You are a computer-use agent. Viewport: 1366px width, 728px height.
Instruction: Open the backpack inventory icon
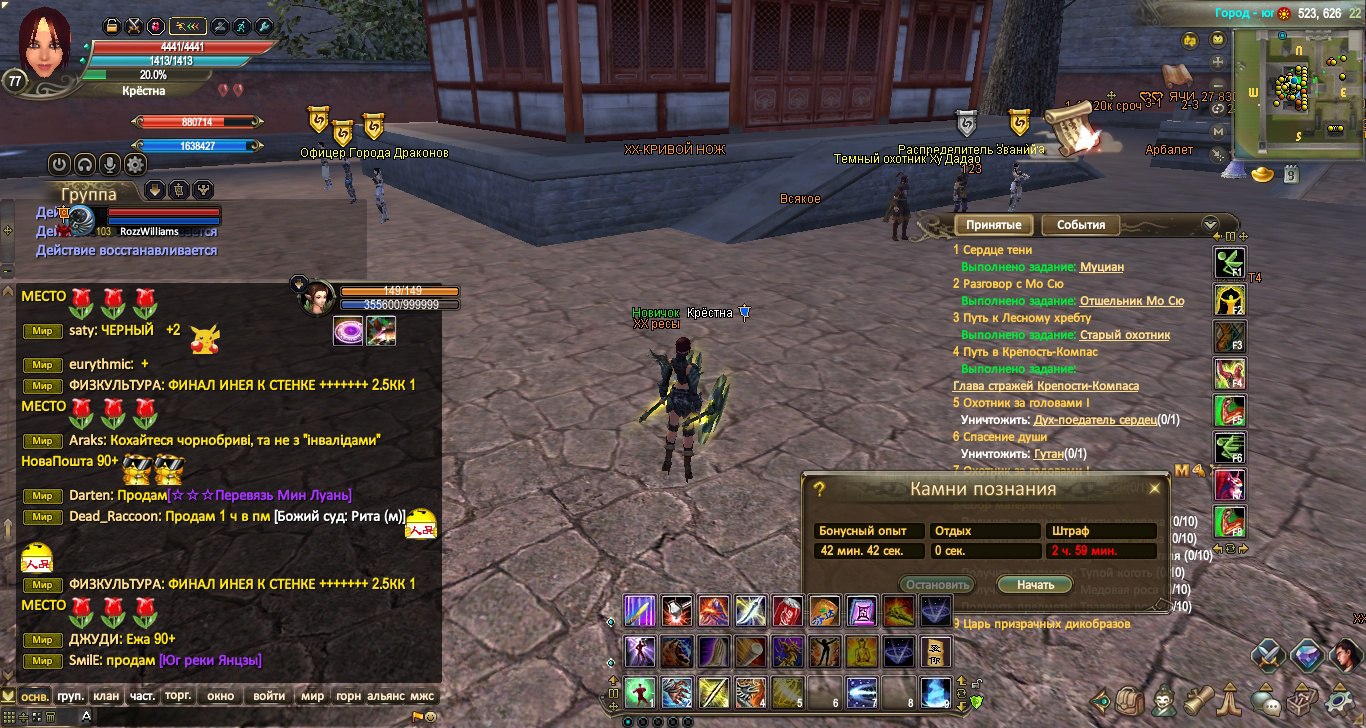1130,698
